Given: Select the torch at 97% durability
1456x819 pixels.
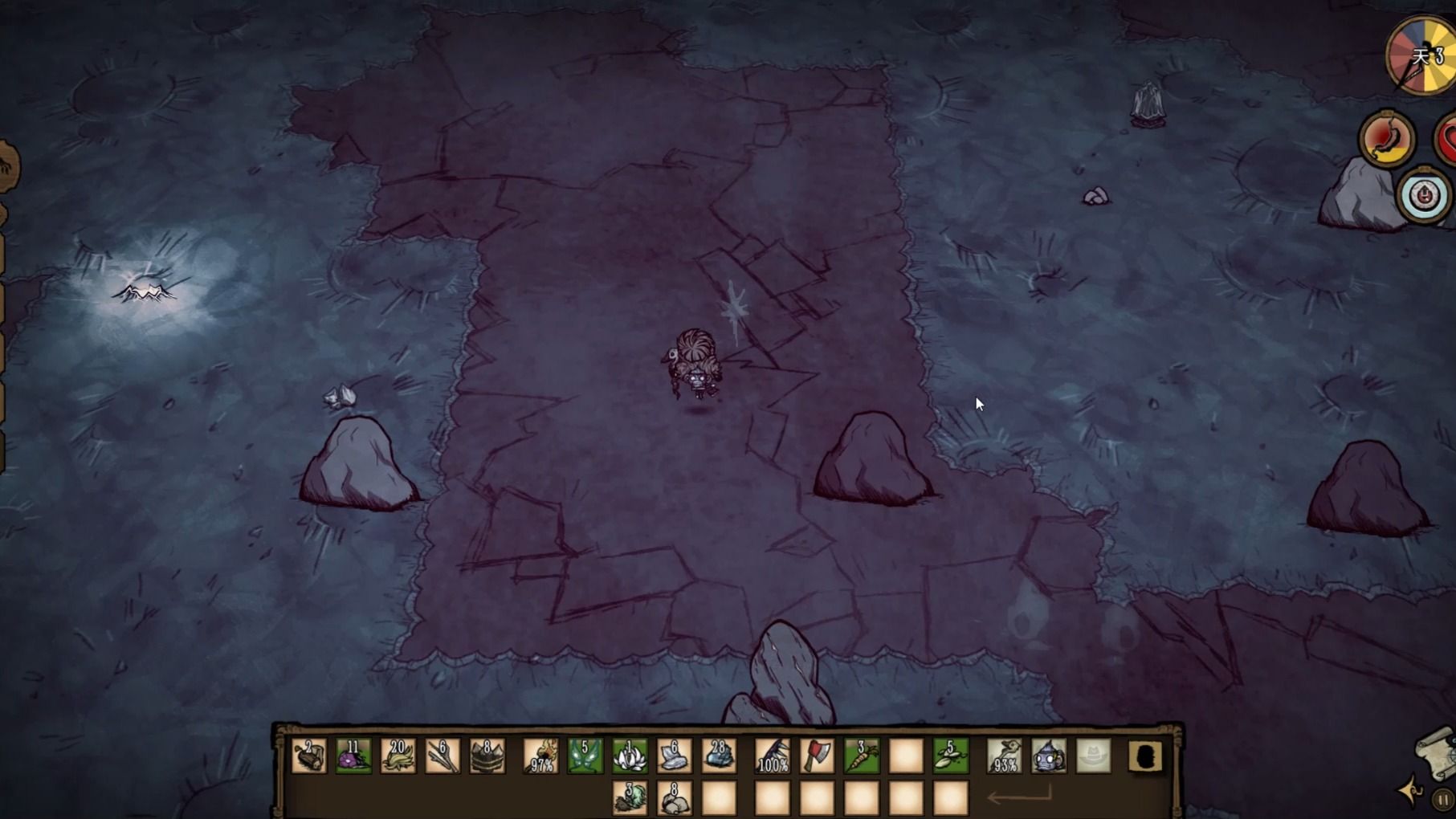Looking at the screenshot, I should tap(540, 756).
